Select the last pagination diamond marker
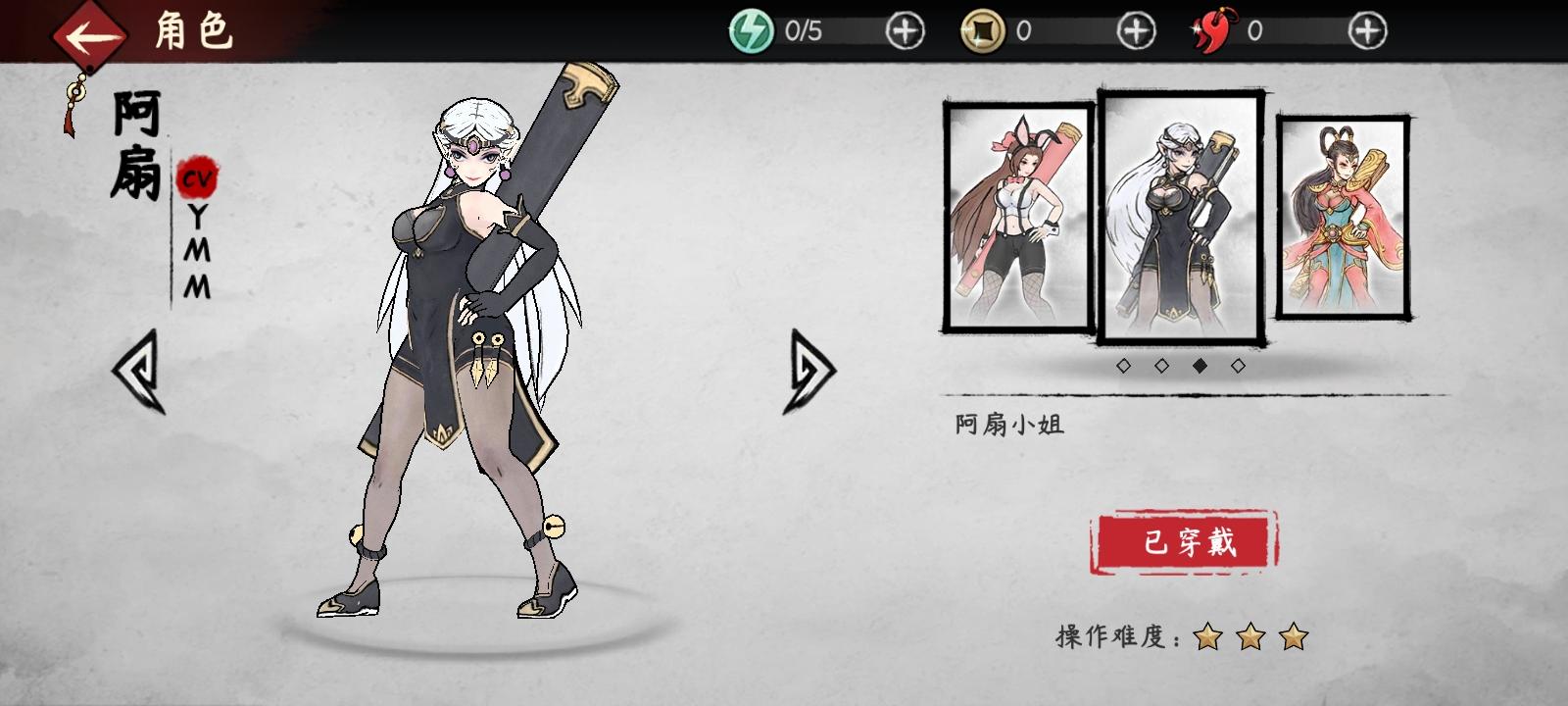This screenshot has height=706, width=1568. coord(1238,365)
